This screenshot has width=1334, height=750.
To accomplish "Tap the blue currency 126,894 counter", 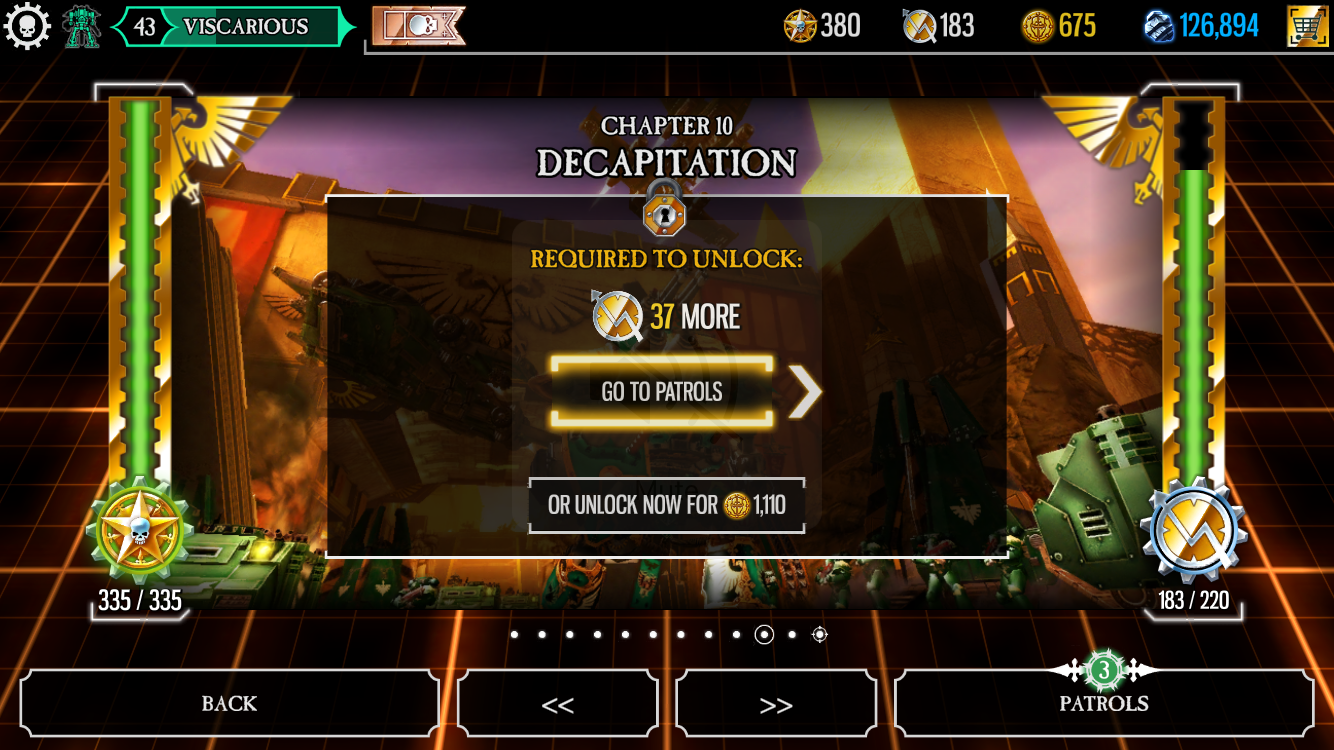I will point(1201,26).
